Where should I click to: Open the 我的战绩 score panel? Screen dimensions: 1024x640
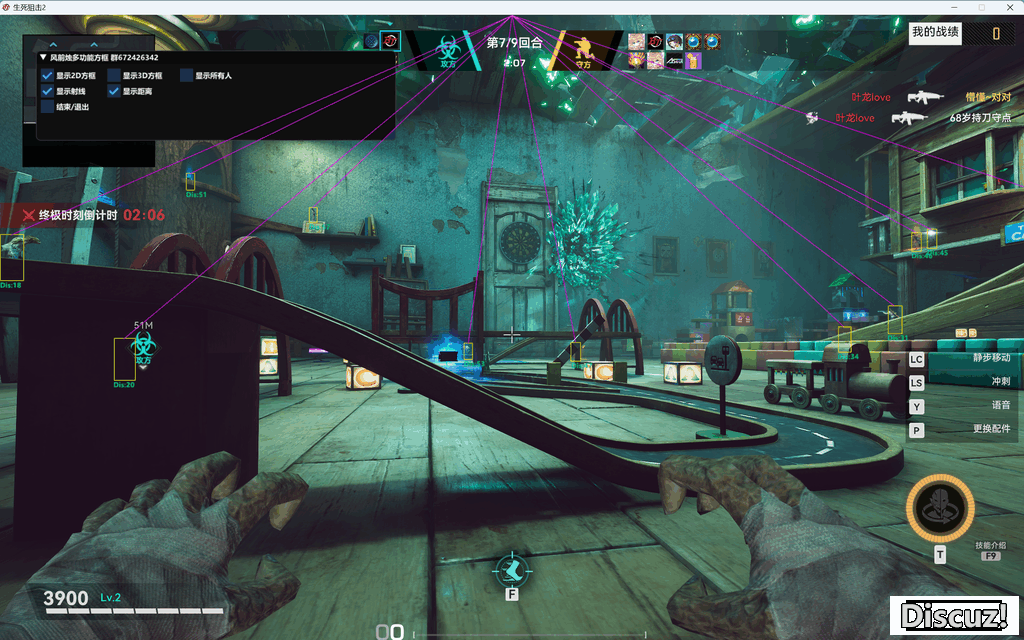(x=936, y=32)
